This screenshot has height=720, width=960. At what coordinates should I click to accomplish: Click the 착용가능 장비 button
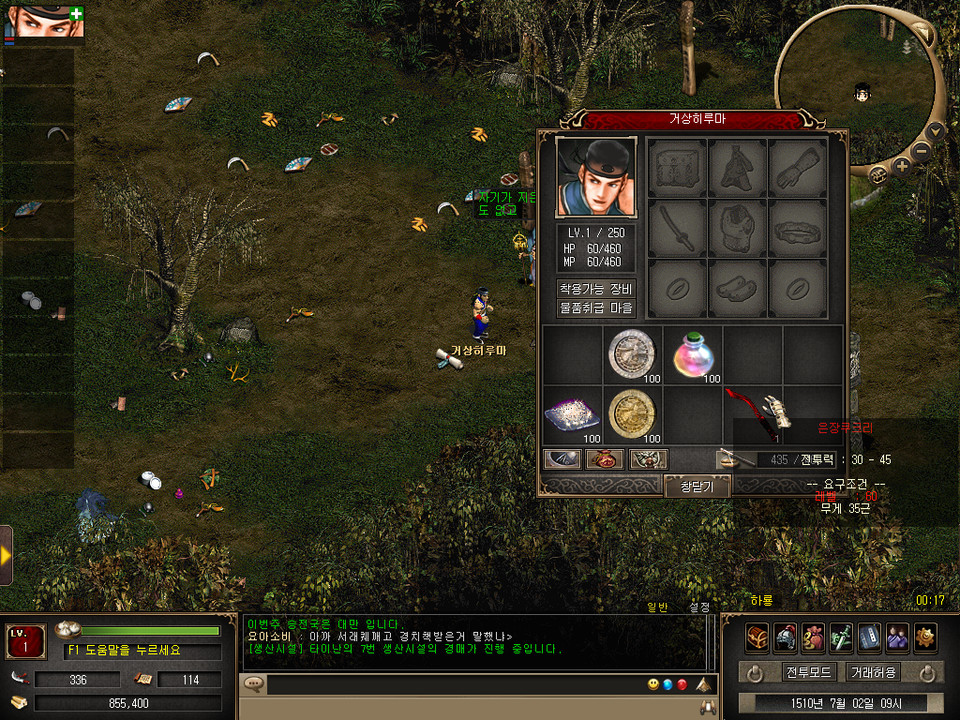(596, 289)
